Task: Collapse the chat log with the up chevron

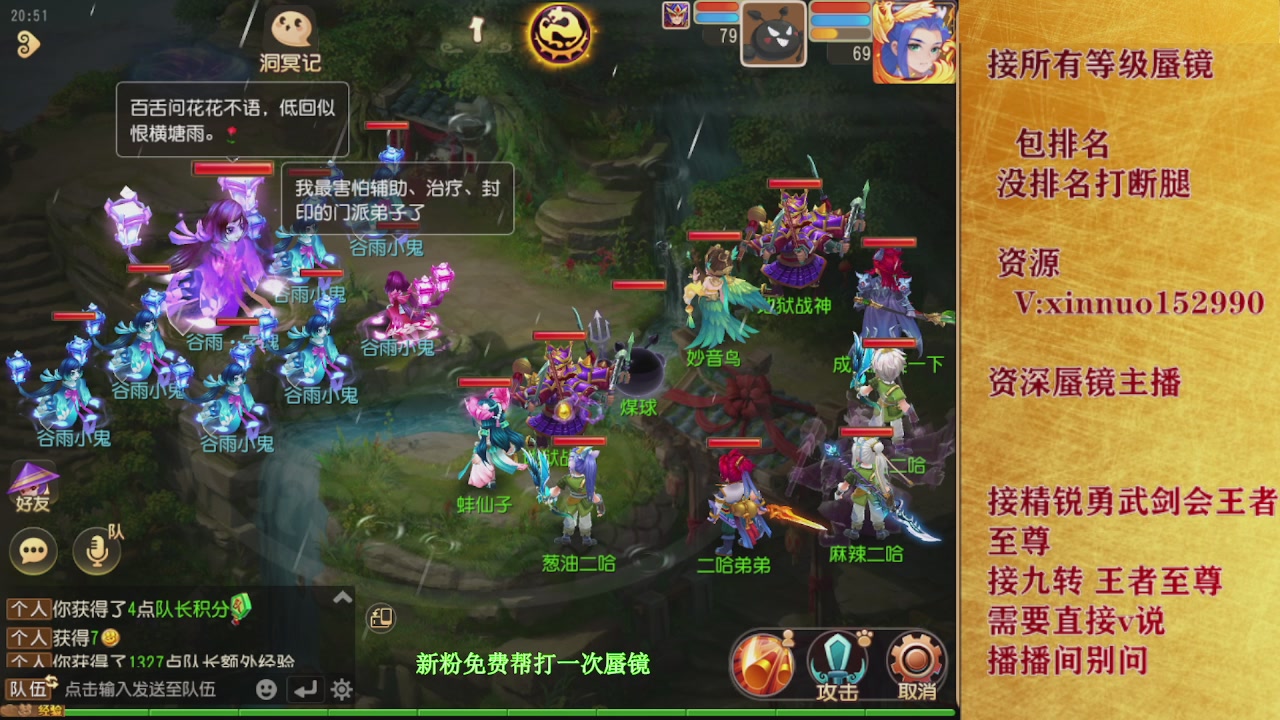Action: pos(344,595)
